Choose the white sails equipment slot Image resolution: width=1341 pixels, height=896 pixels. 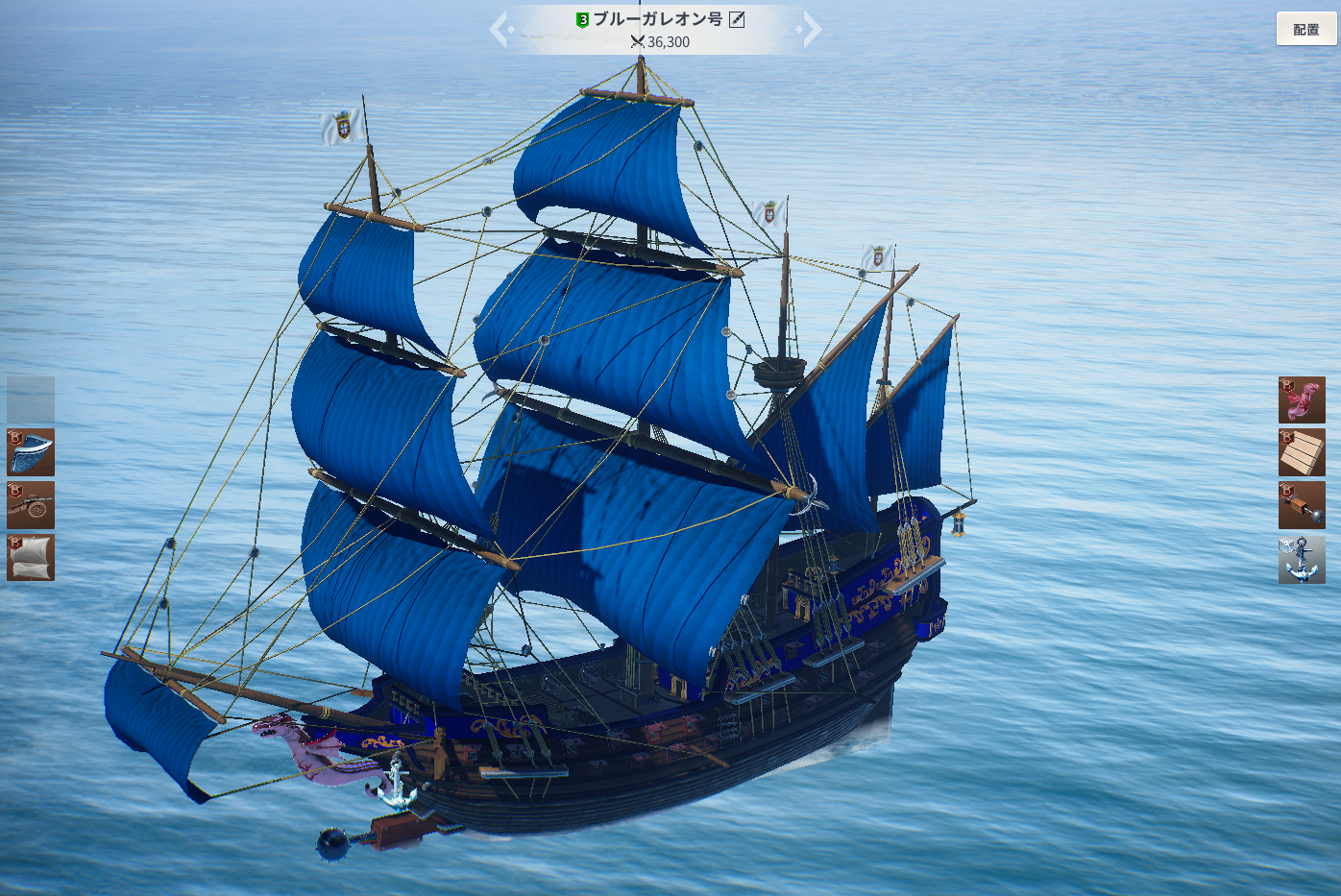click(x=31, y=558)
